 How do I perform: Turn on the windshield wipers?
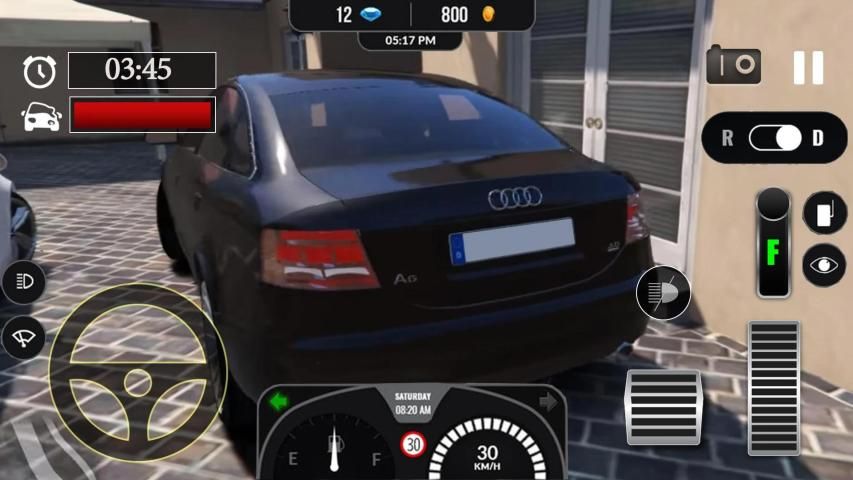[x=24, y=338]
